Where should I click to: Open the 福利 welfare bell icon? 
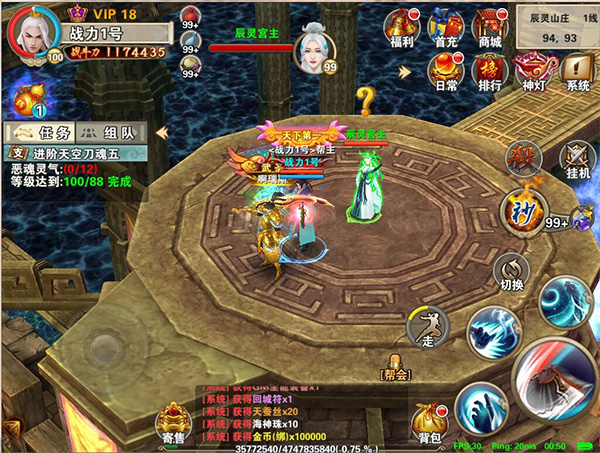click(x=403, y=28)
